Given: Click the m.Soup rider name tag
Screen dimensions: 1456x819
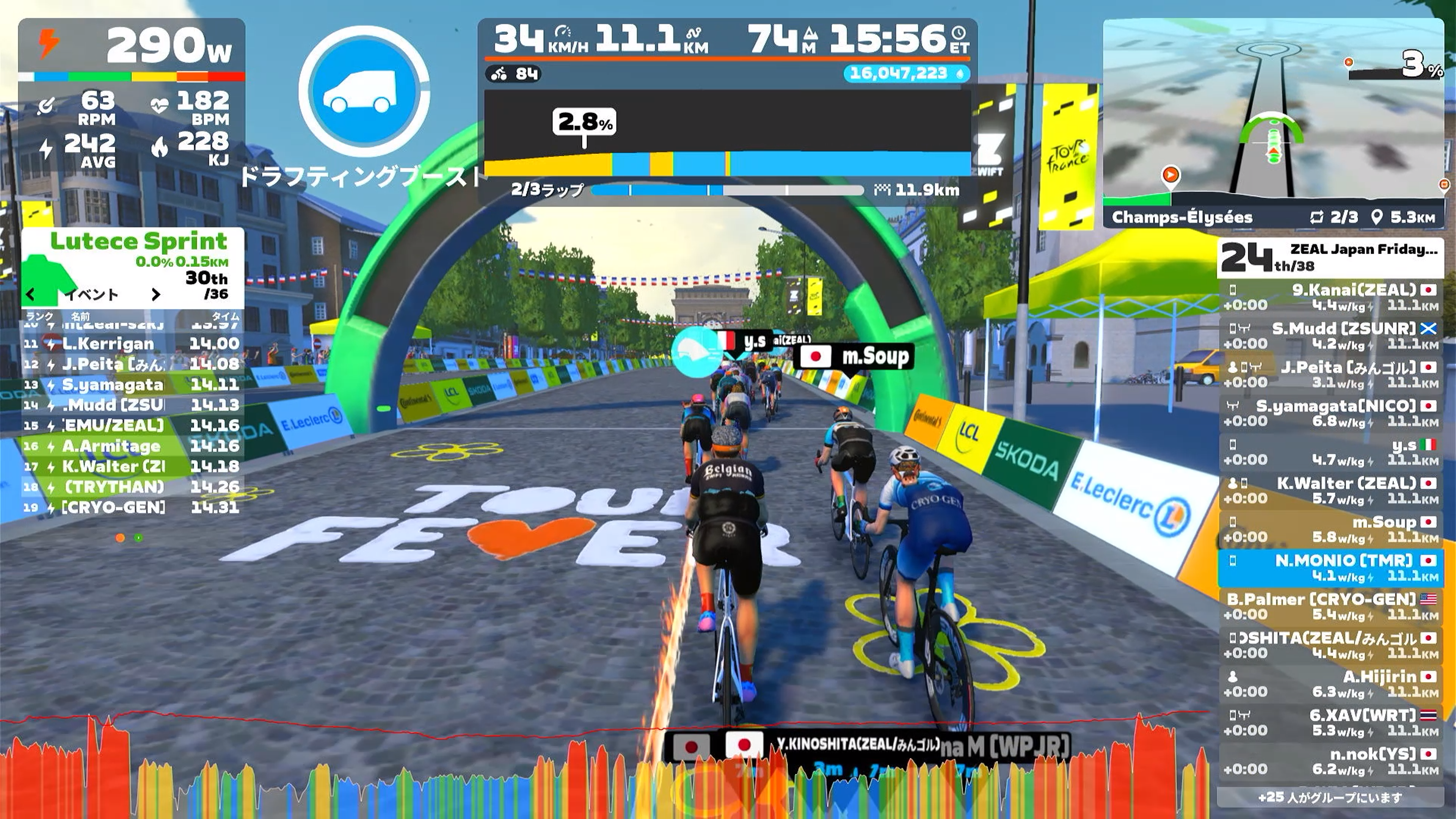Looking at the screenshot, I should (x=854, y=357).
